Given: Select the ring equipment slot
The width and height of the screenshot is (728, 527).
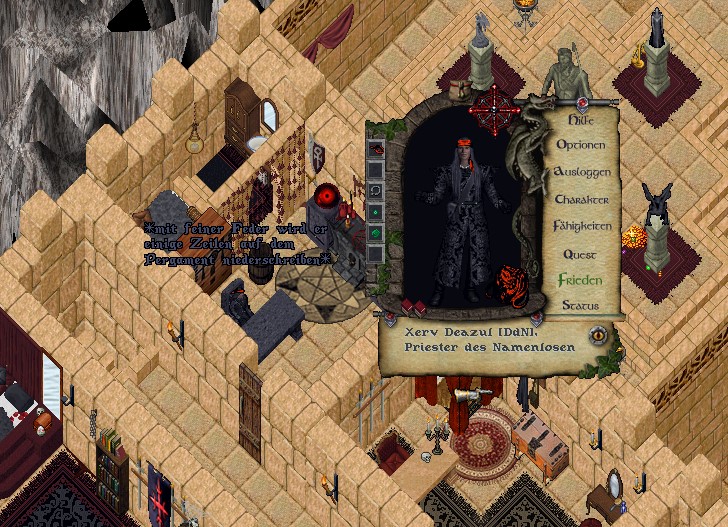Looking at the screenshot, I should click(376, 191).
